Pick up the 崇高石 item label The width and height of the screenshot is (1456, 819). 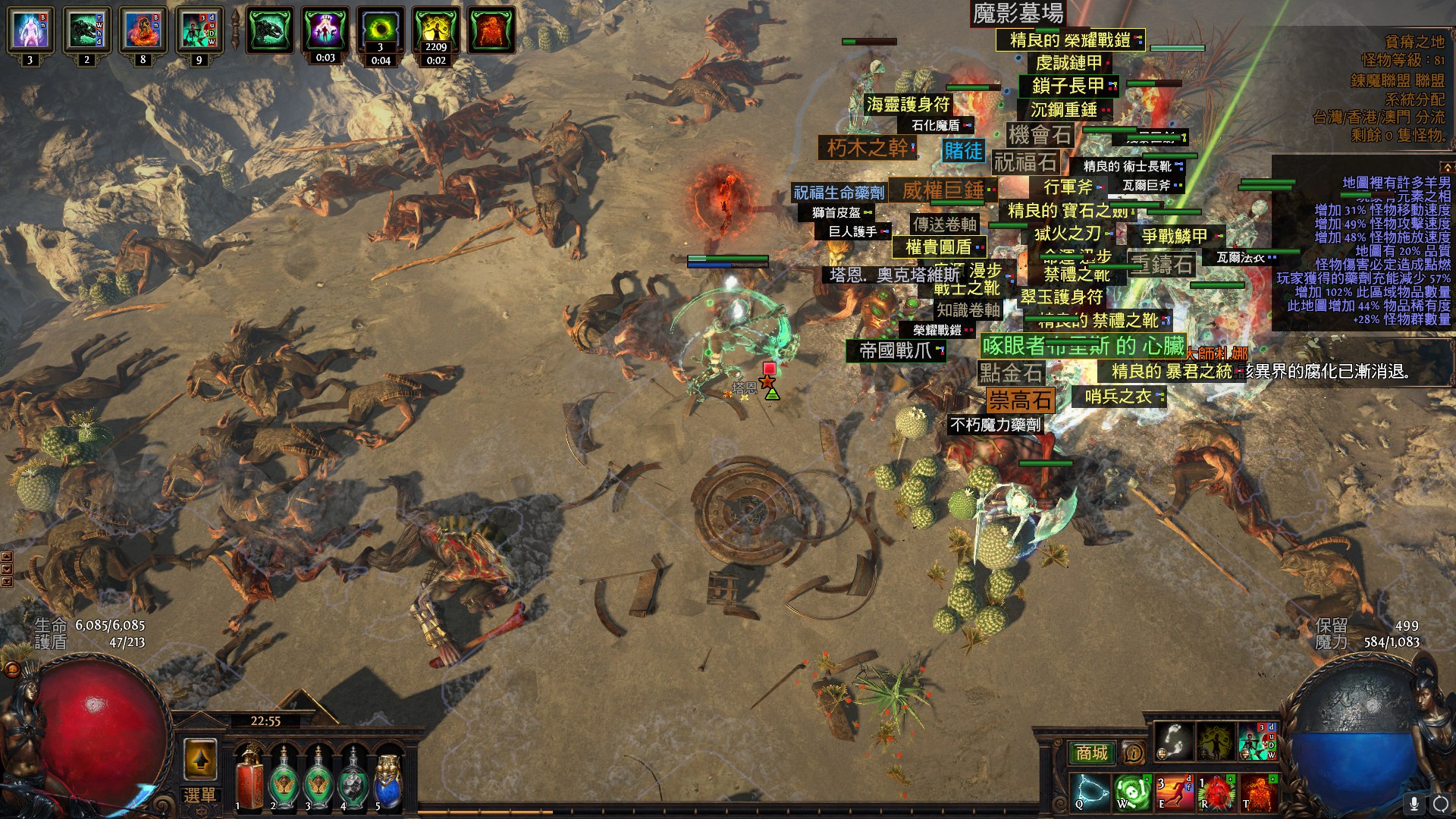1021,400
